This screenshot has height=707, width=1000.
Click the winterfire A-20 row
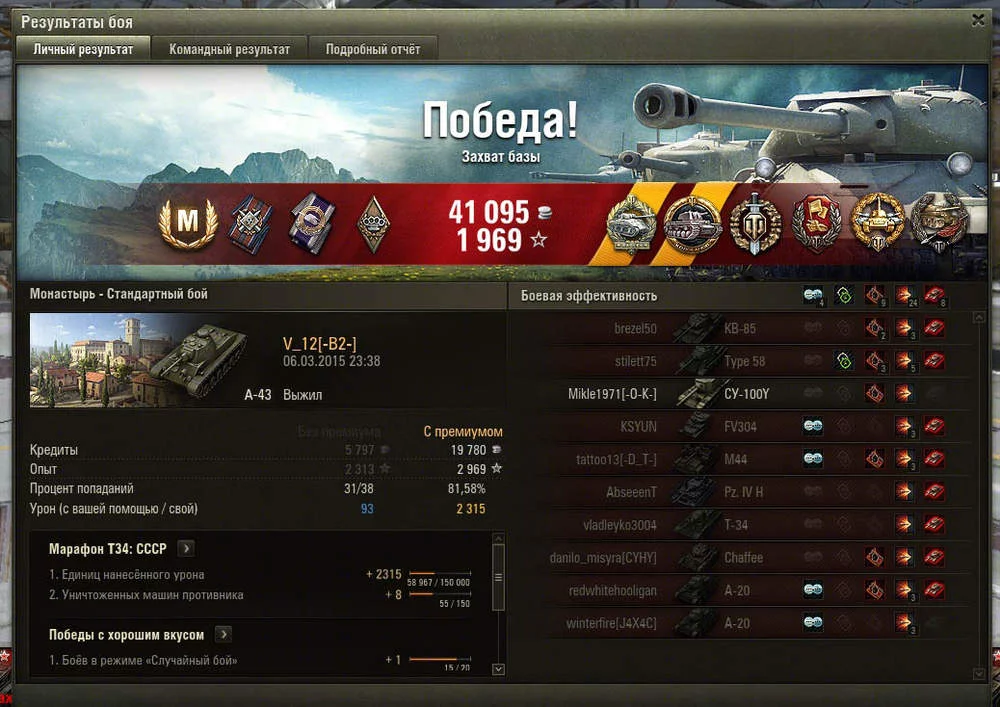coord(740,623)
